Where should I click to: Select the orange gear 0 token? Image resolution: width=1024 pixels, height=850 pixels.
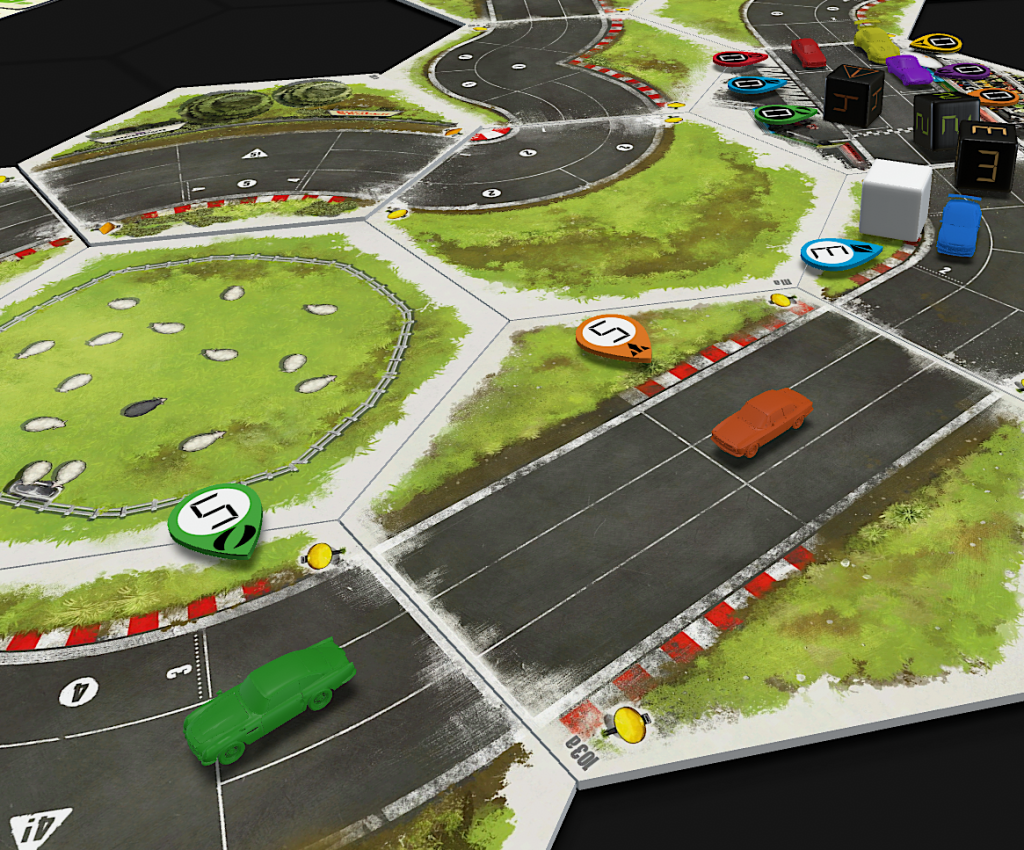tap(994, 96)
